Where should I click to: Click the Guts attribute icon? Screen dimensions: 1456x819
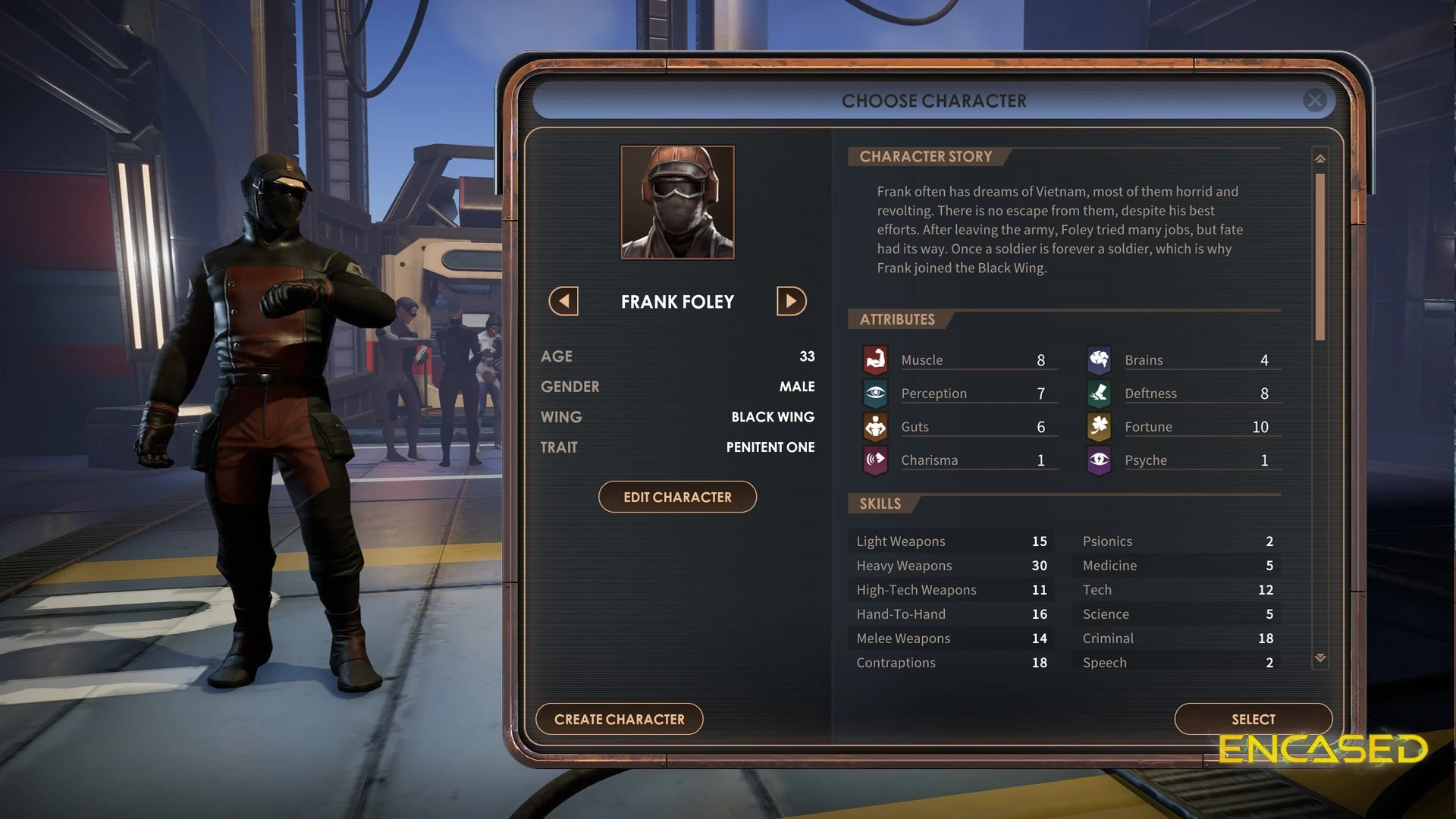click(x=876, y=427)
